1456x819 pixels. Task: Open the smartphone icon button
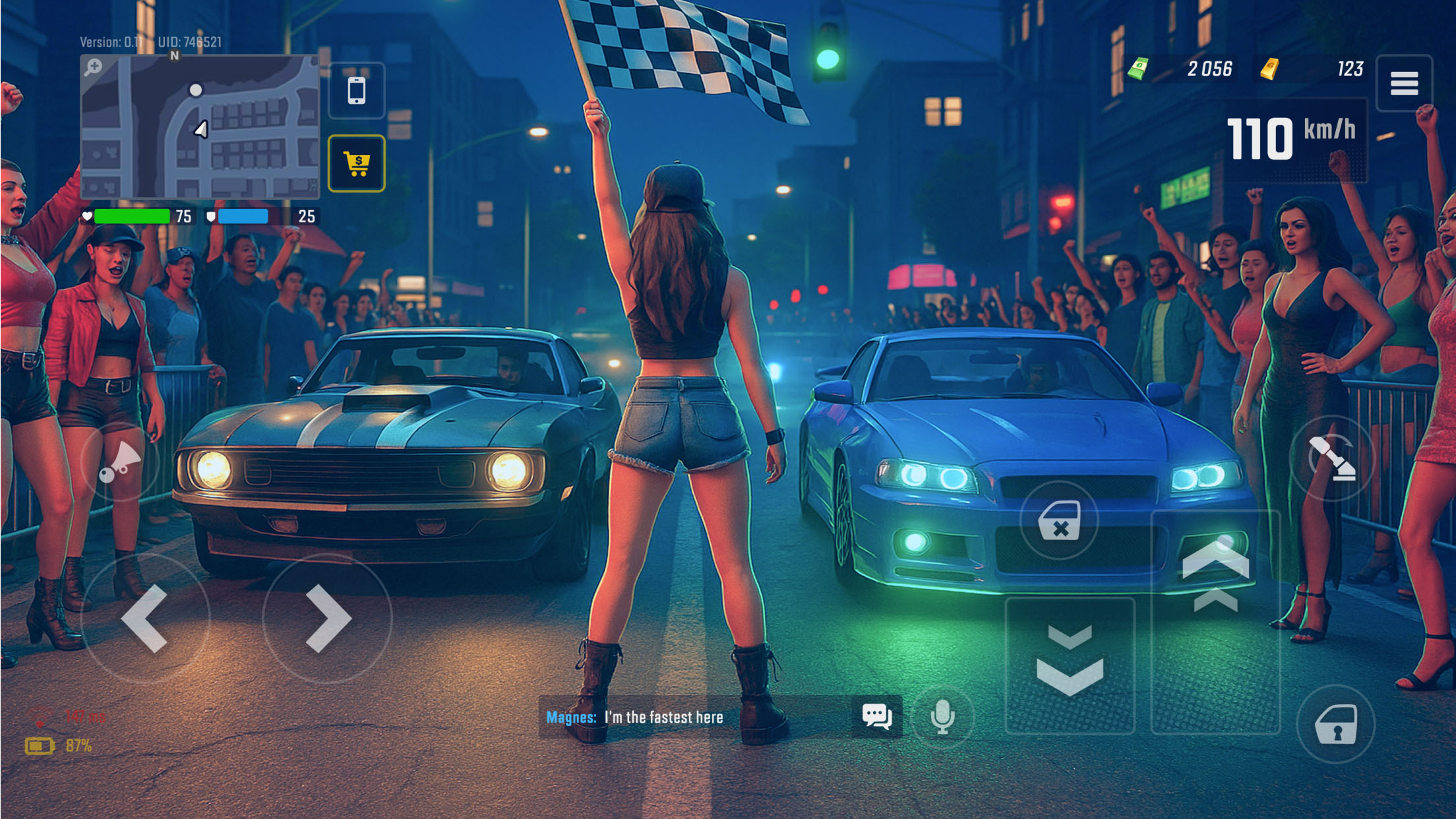357,91
